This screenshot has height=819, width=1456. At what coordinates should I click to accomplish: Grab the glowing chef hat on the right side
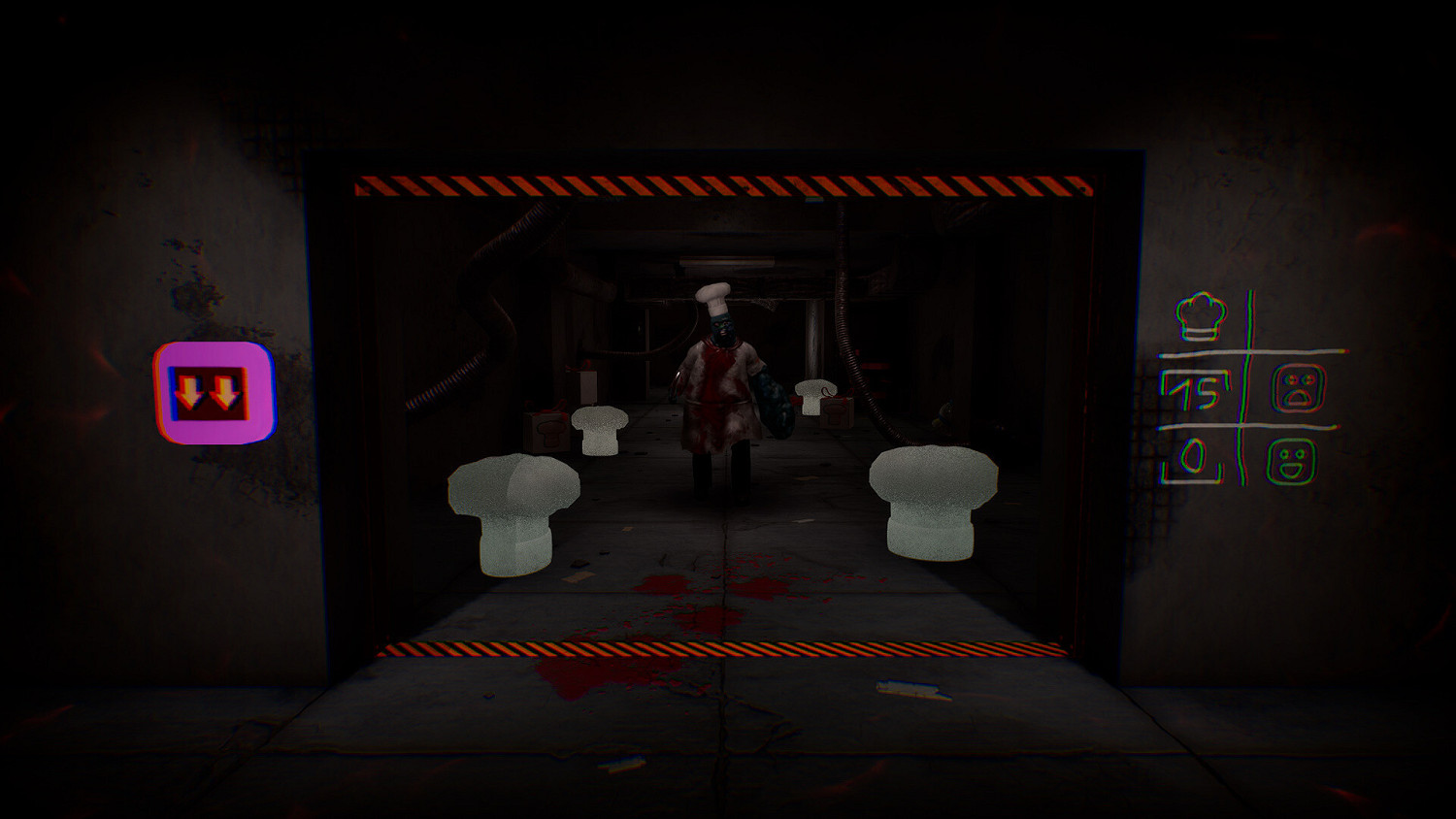click(932, 500)
